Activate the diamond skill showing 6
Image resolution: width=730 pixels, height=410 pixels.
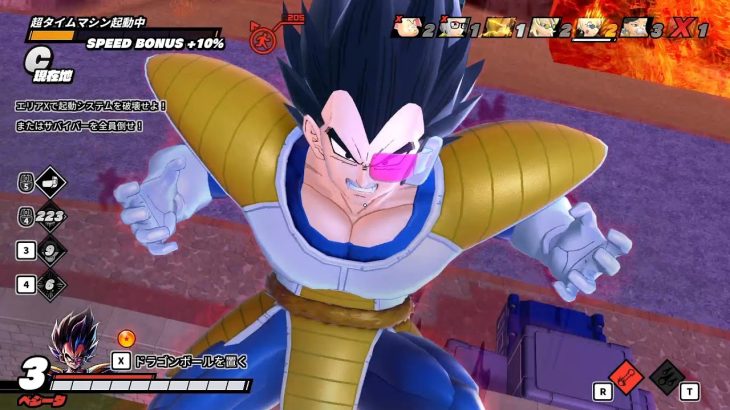click(x=50, y=283)
